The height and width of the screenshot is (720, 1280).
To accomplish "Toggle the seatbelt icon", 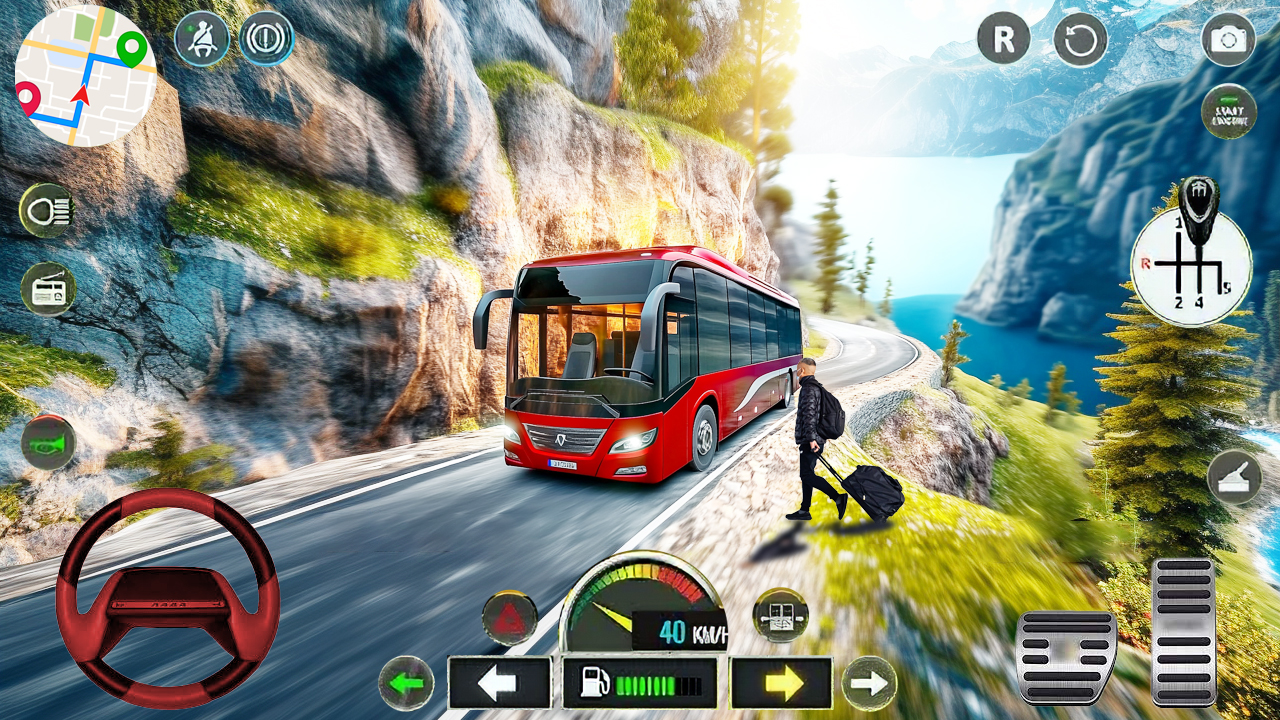I will 202,39.
